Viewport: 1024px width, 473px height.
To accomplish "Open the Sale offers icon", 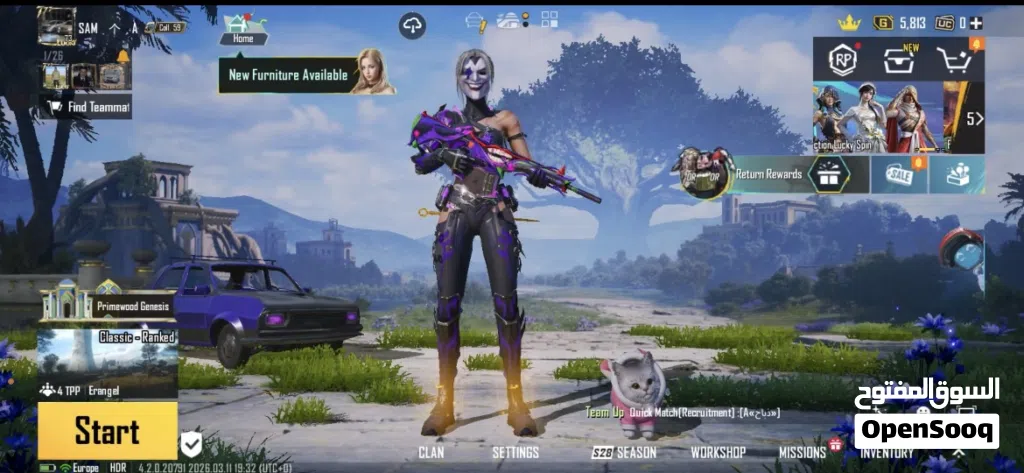I will [x=898, y=174].
